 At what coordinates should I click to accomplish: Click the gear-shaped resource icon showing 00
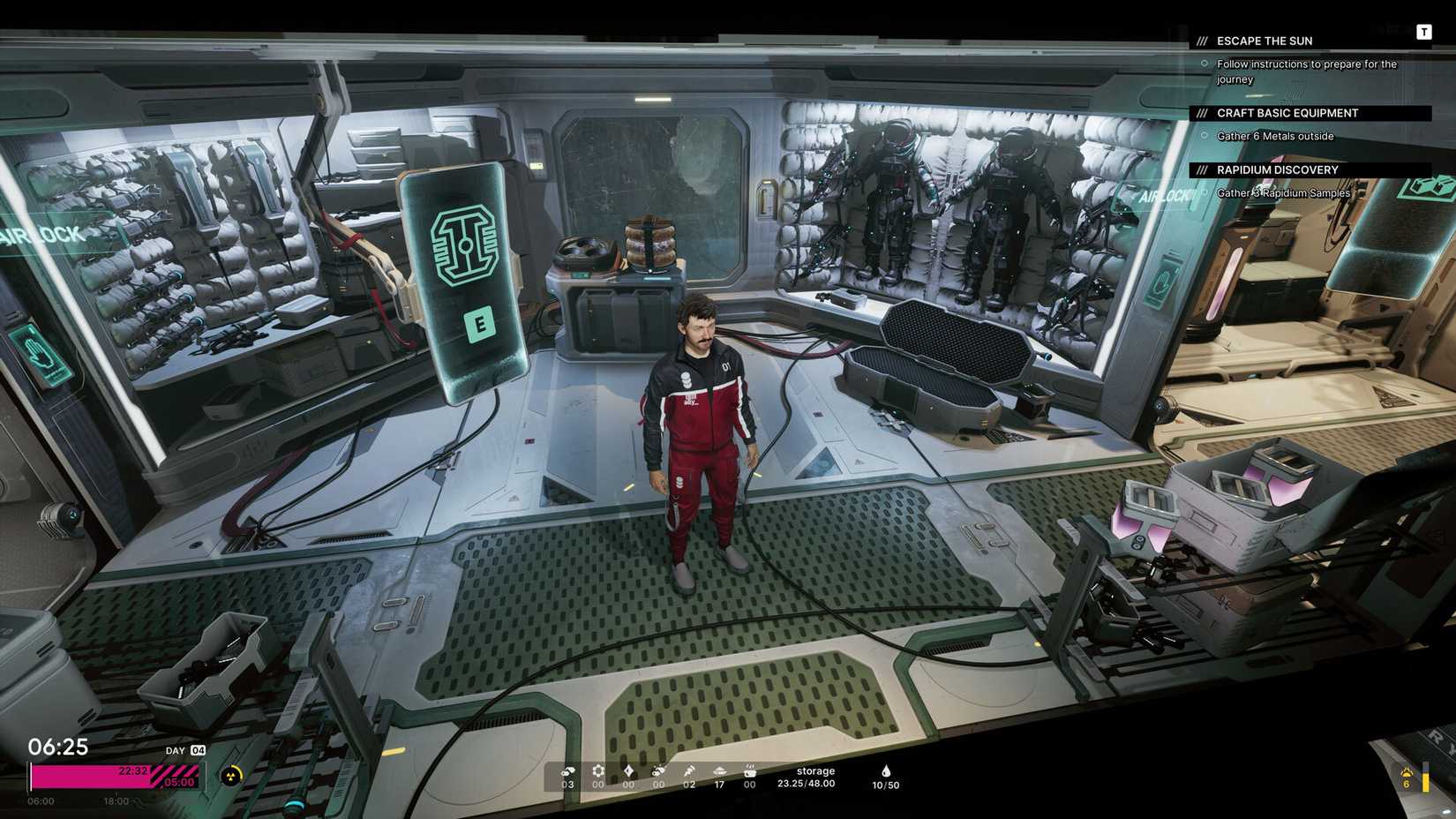tap(600, 770)
